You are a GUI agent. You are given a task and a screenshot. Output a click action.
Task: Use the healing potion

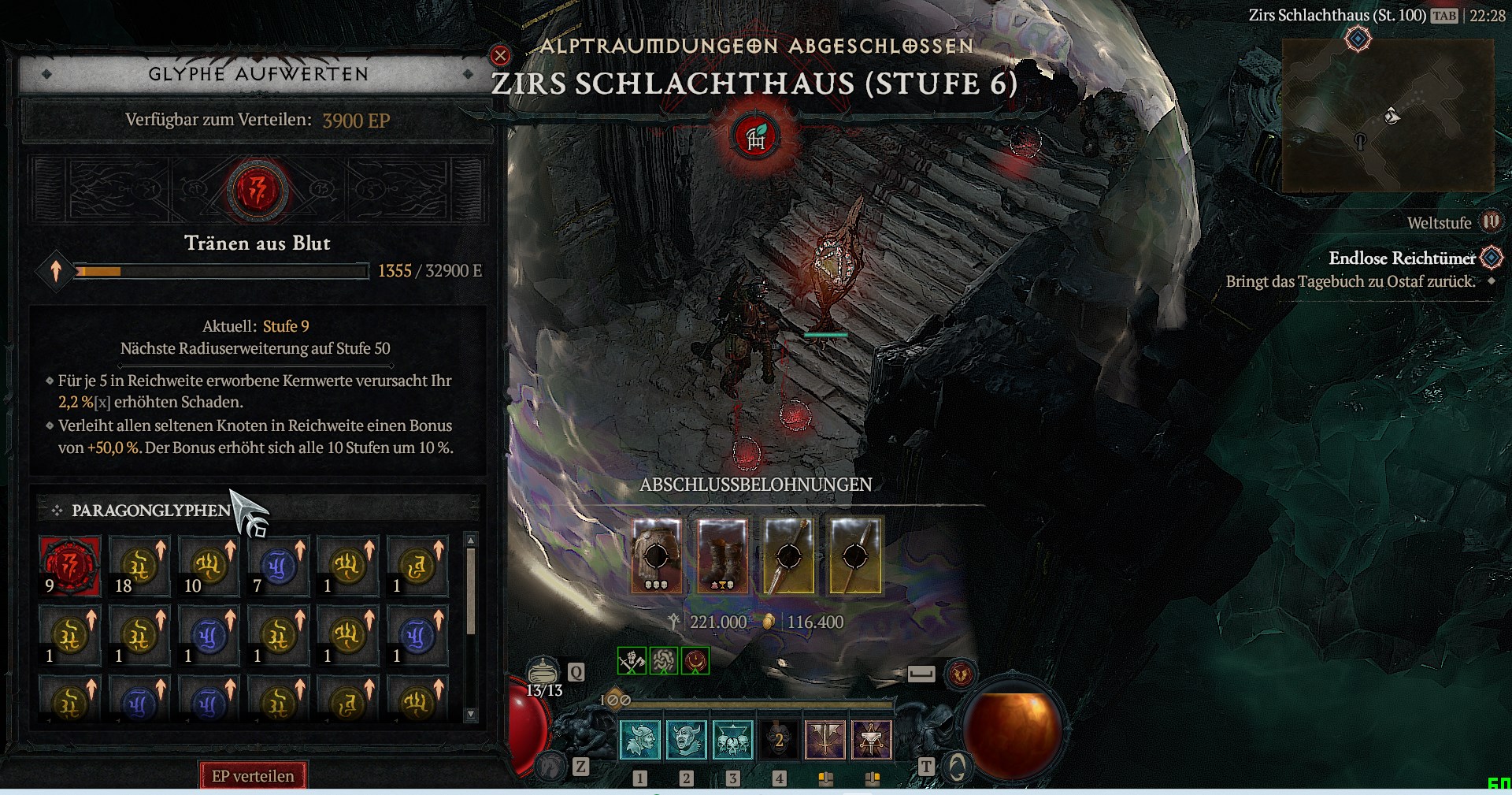click(x=542, y=672)
